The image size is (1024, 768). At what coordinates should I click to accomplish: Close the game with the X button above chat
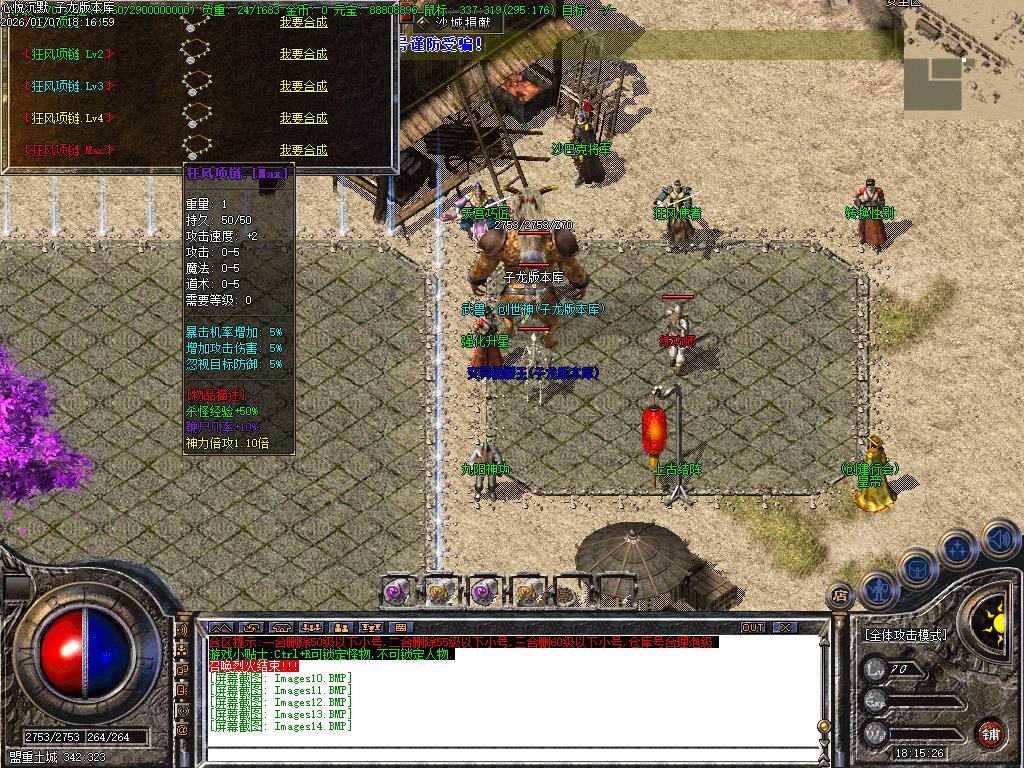click(785, 627)
